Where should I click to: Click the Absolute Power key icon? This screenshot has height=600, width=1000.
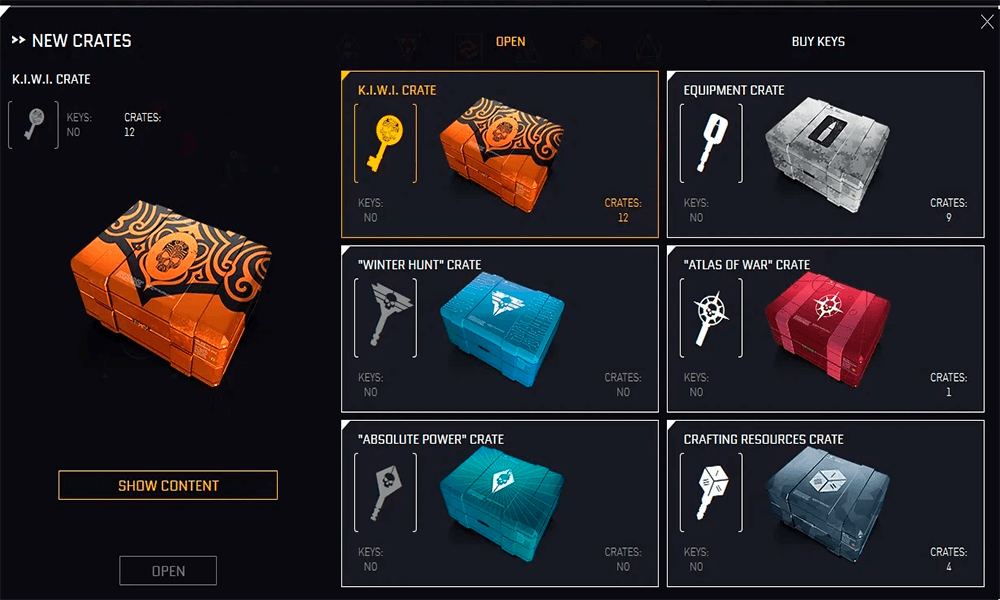click(385, 492)
